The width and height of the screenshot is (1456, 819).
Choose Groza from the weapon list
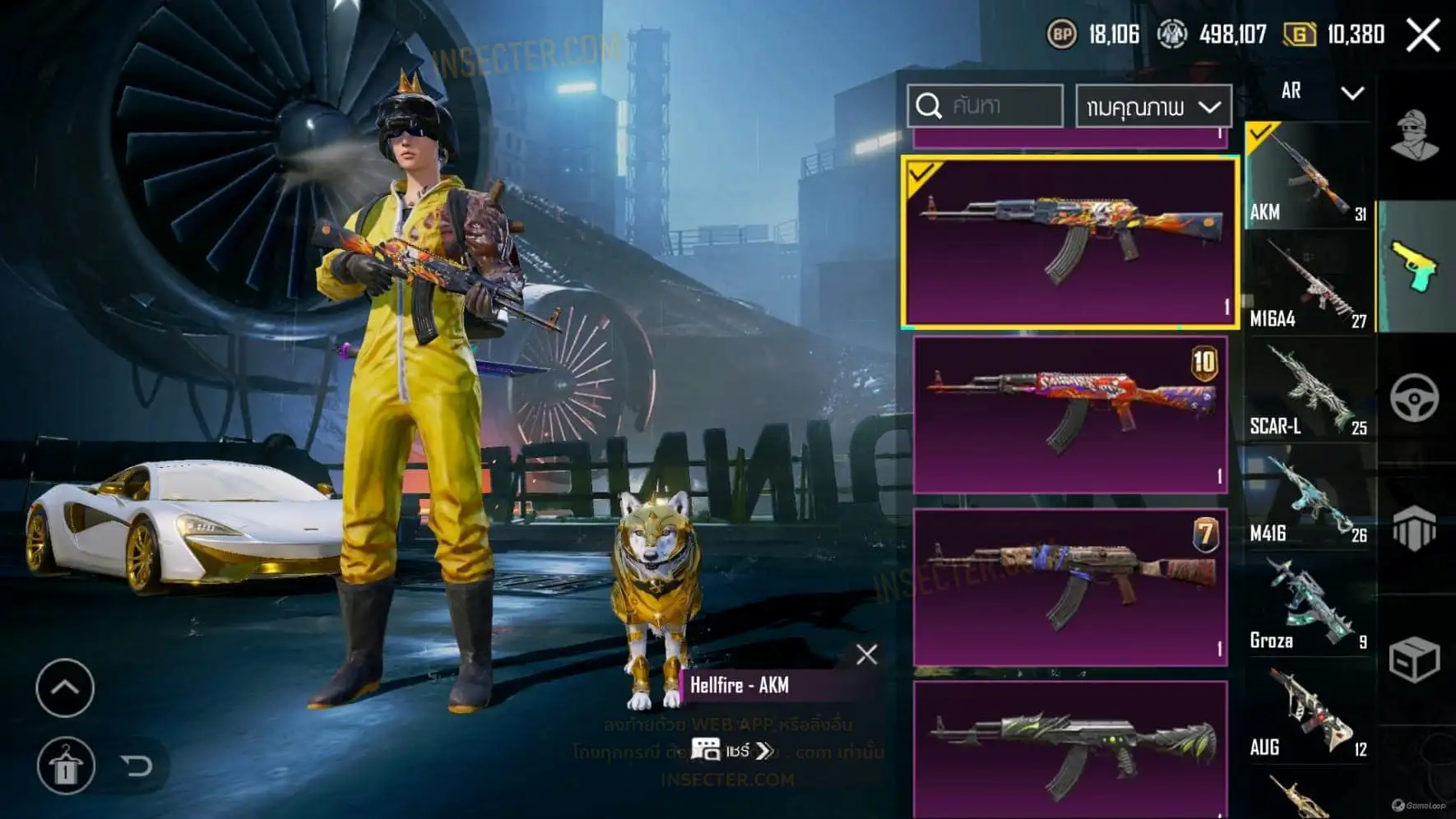tap(1307, 605)
